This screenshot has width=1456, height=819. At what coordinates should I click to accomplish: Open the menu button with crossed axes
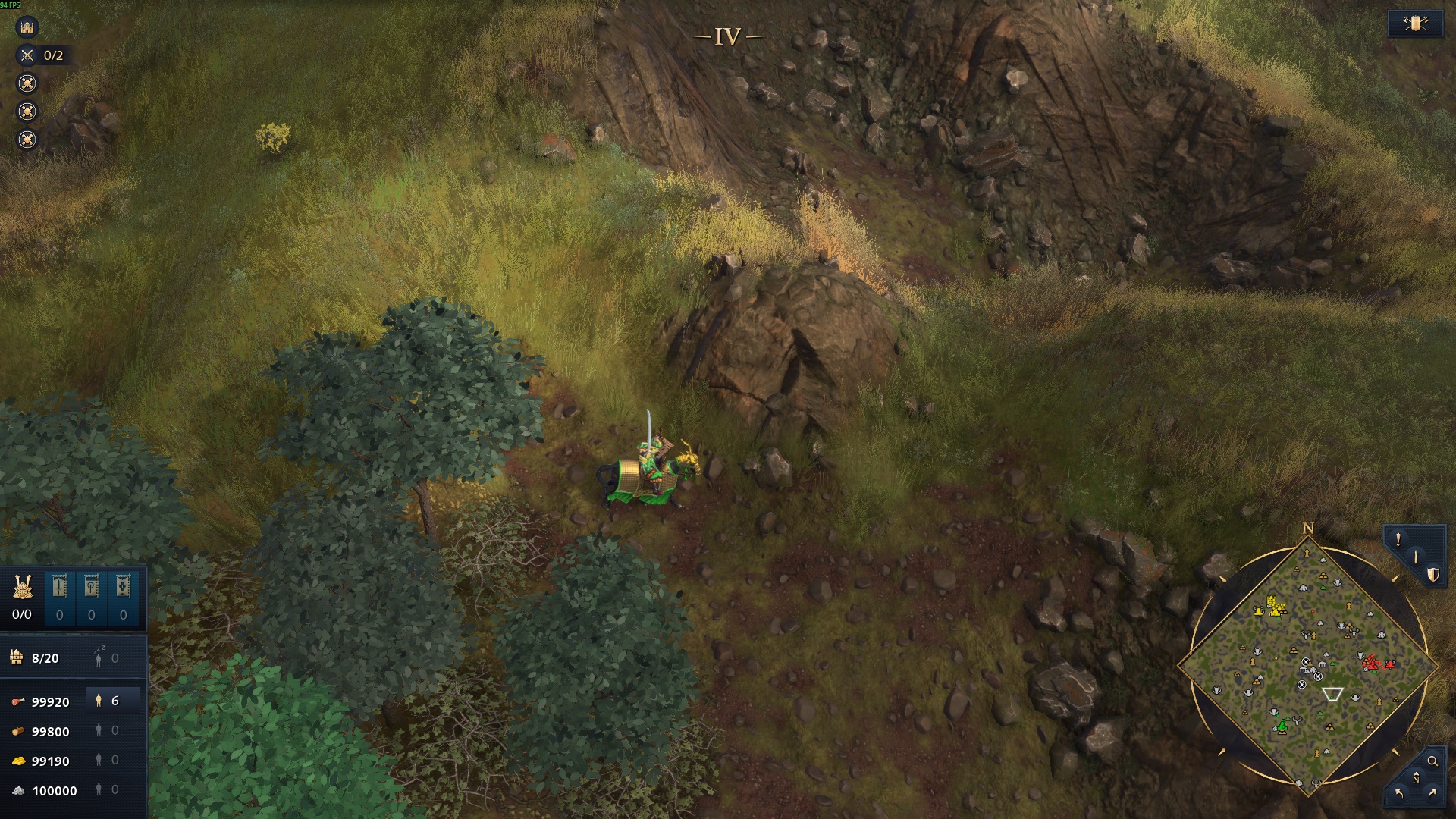click(1415, 24)
